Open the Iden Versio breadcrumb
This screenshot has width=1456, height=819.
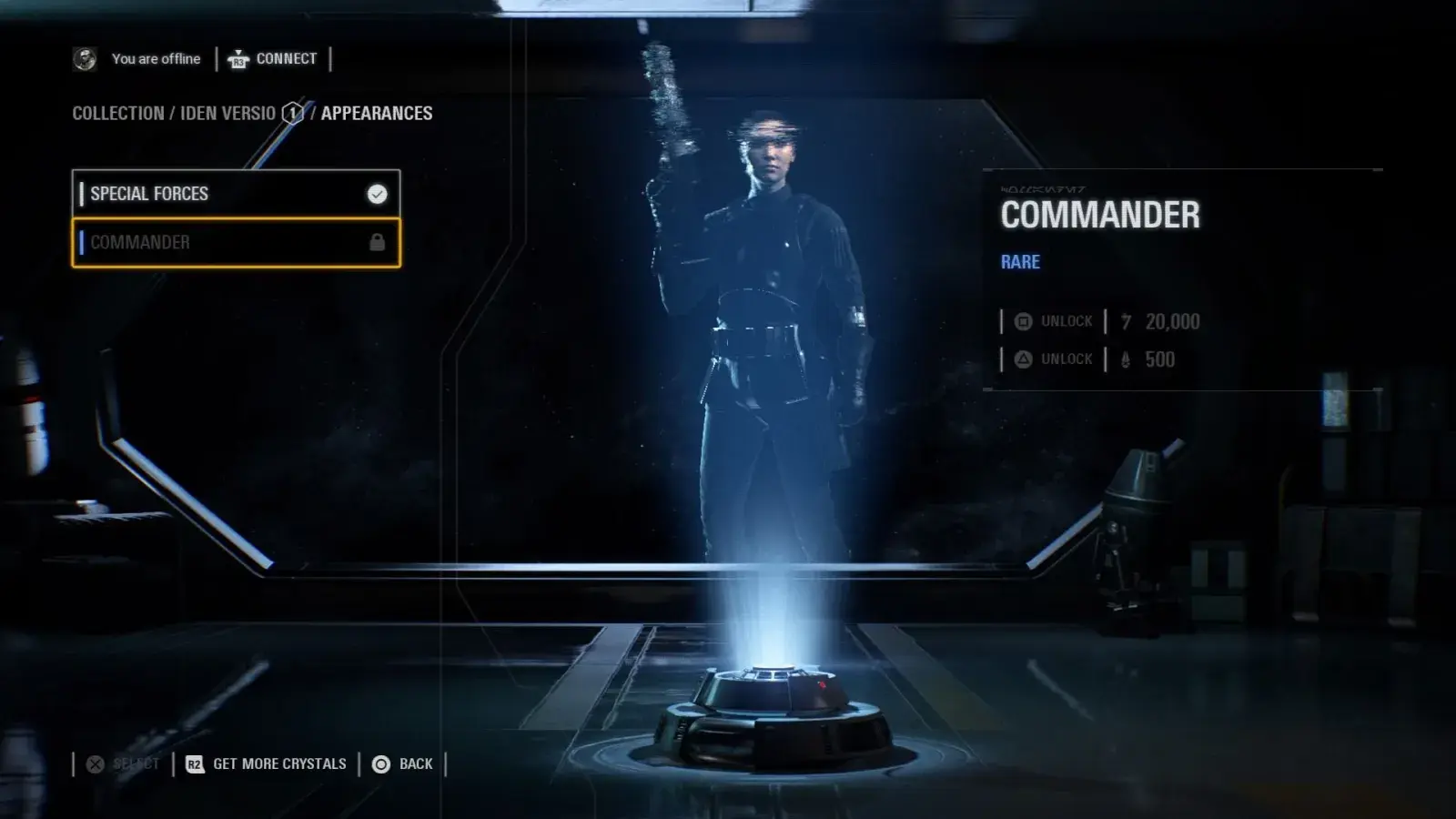[x=227, y=114]
